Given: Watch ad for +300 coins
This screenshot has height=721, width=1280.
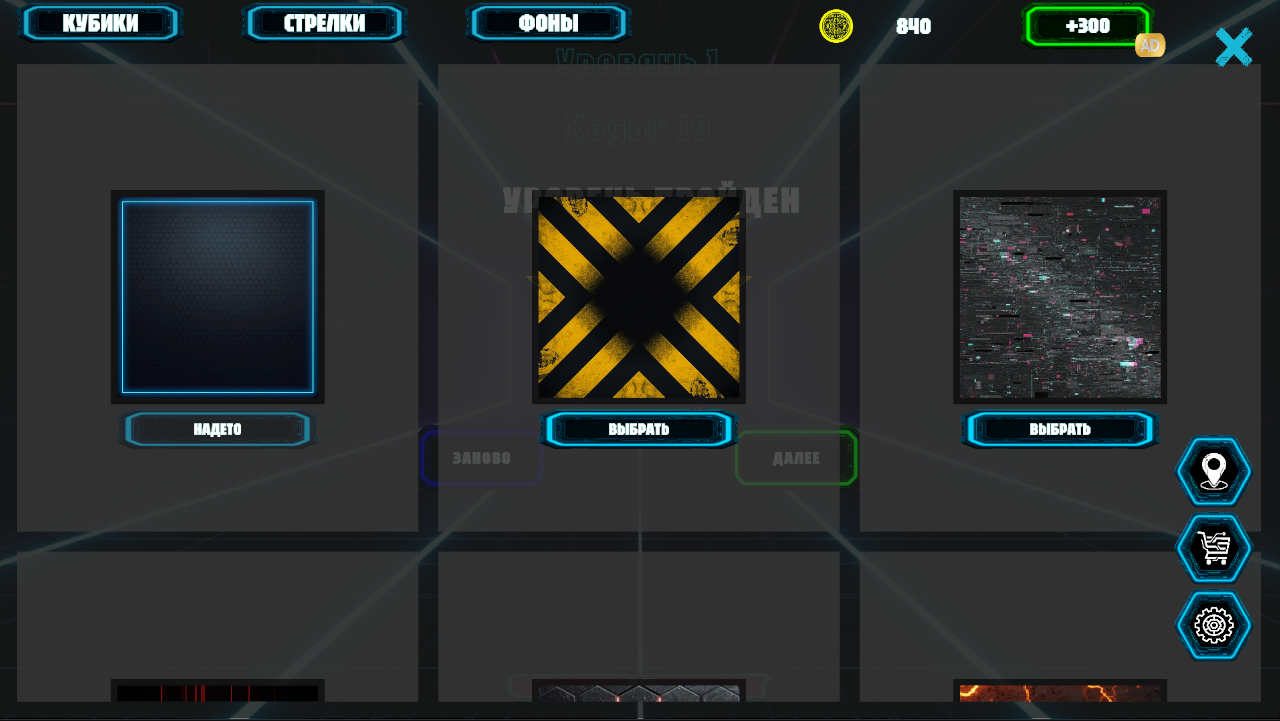Looking at the screenshot, I should click(1087, 26).
